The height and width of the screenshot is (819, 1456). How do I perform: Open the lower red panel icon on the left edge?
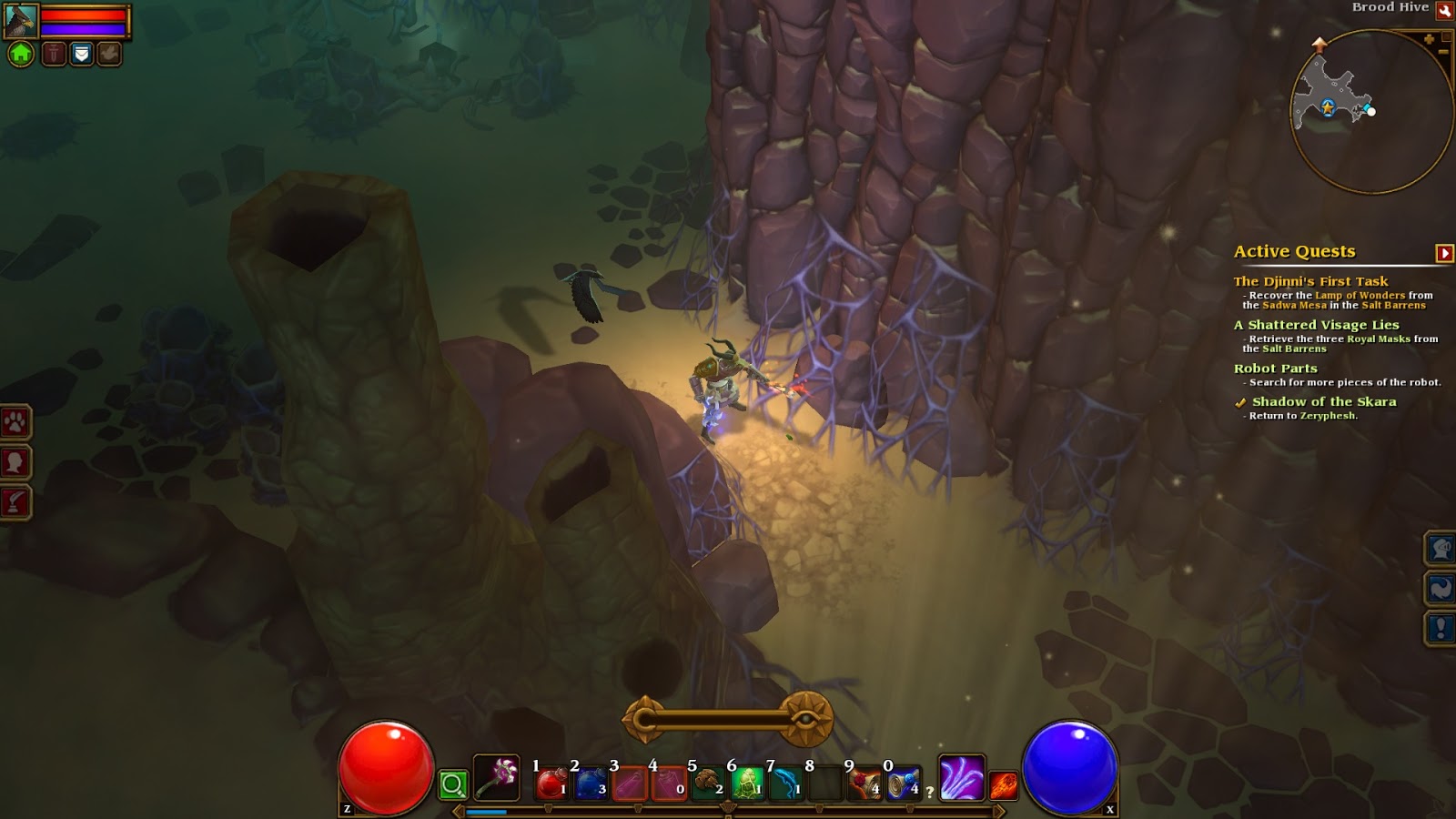13,496
